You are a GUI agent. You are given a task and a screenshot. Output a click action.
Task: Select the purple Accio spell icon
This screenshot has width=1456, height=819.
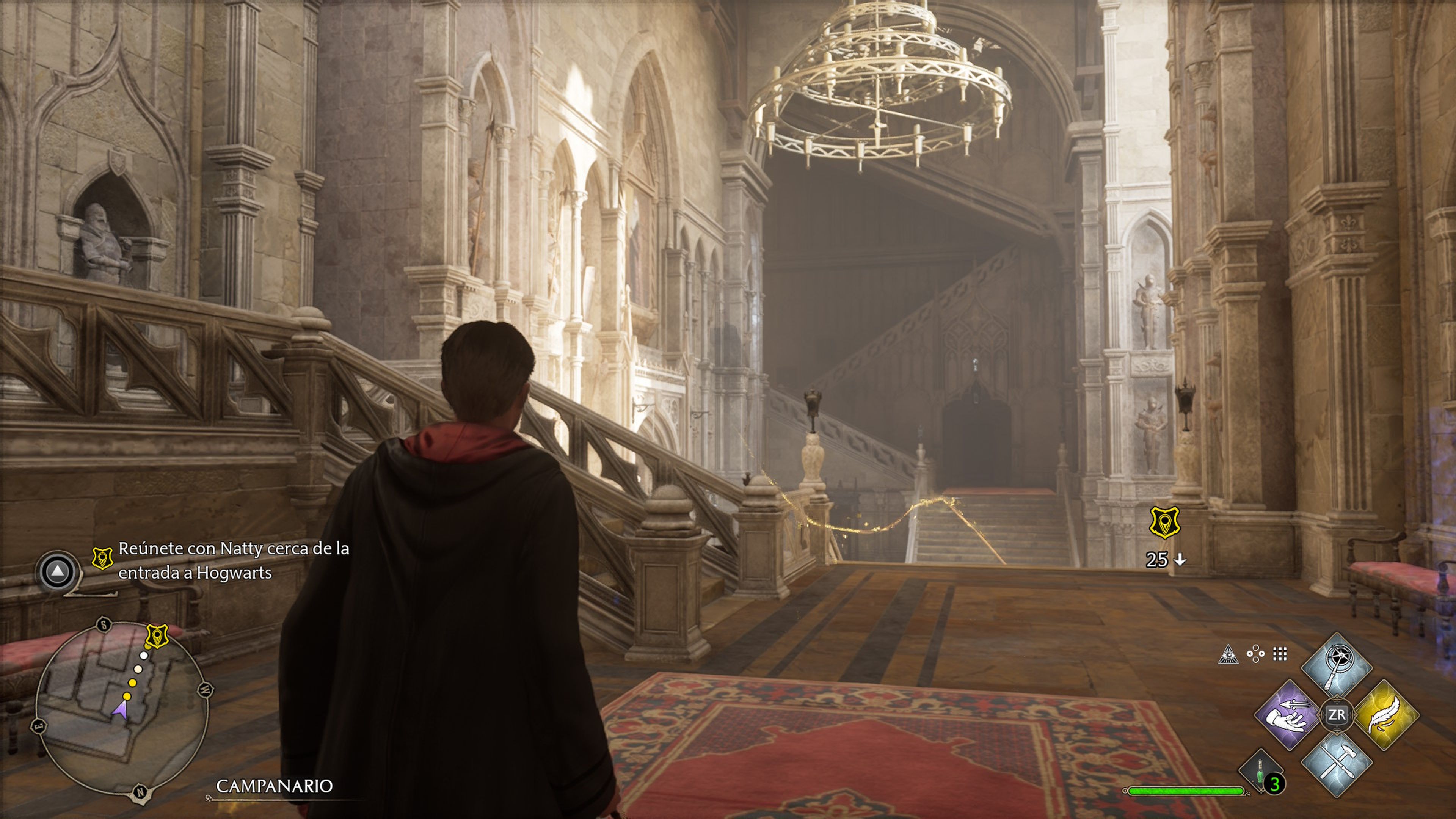pos(1286,715)
